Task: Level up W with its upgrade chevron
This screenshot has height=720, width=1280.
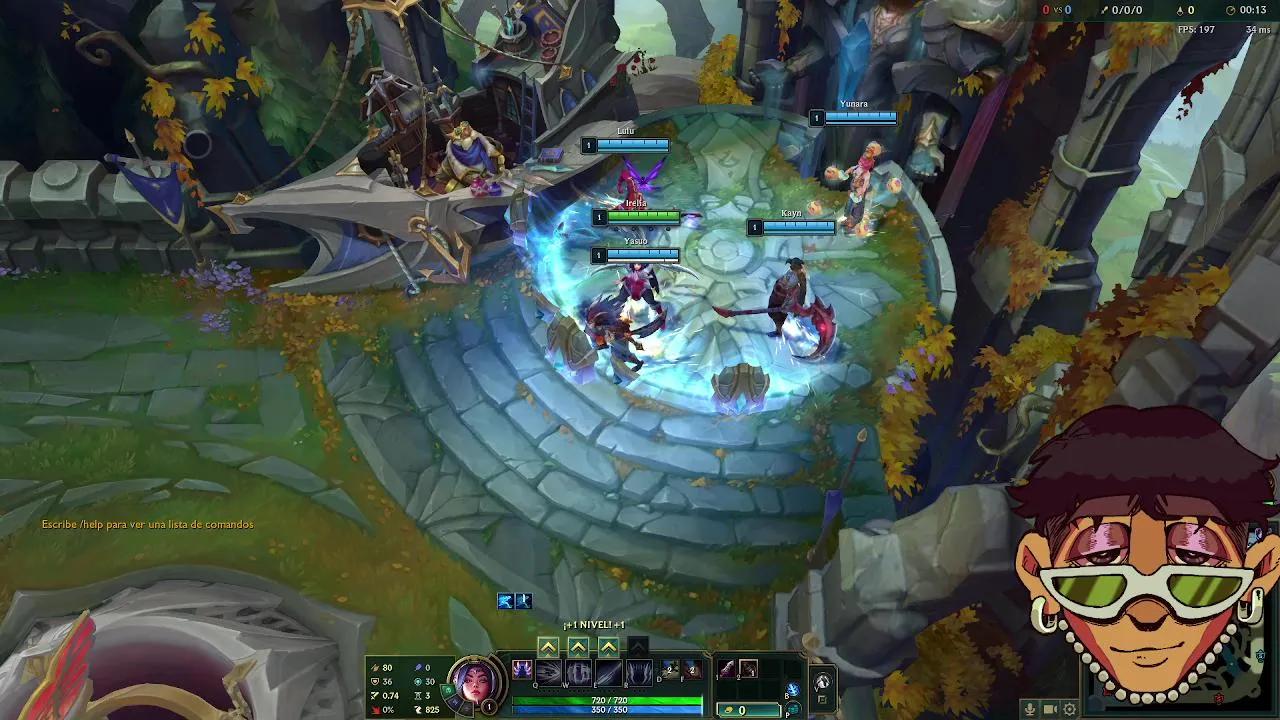Action: (577, 645)
